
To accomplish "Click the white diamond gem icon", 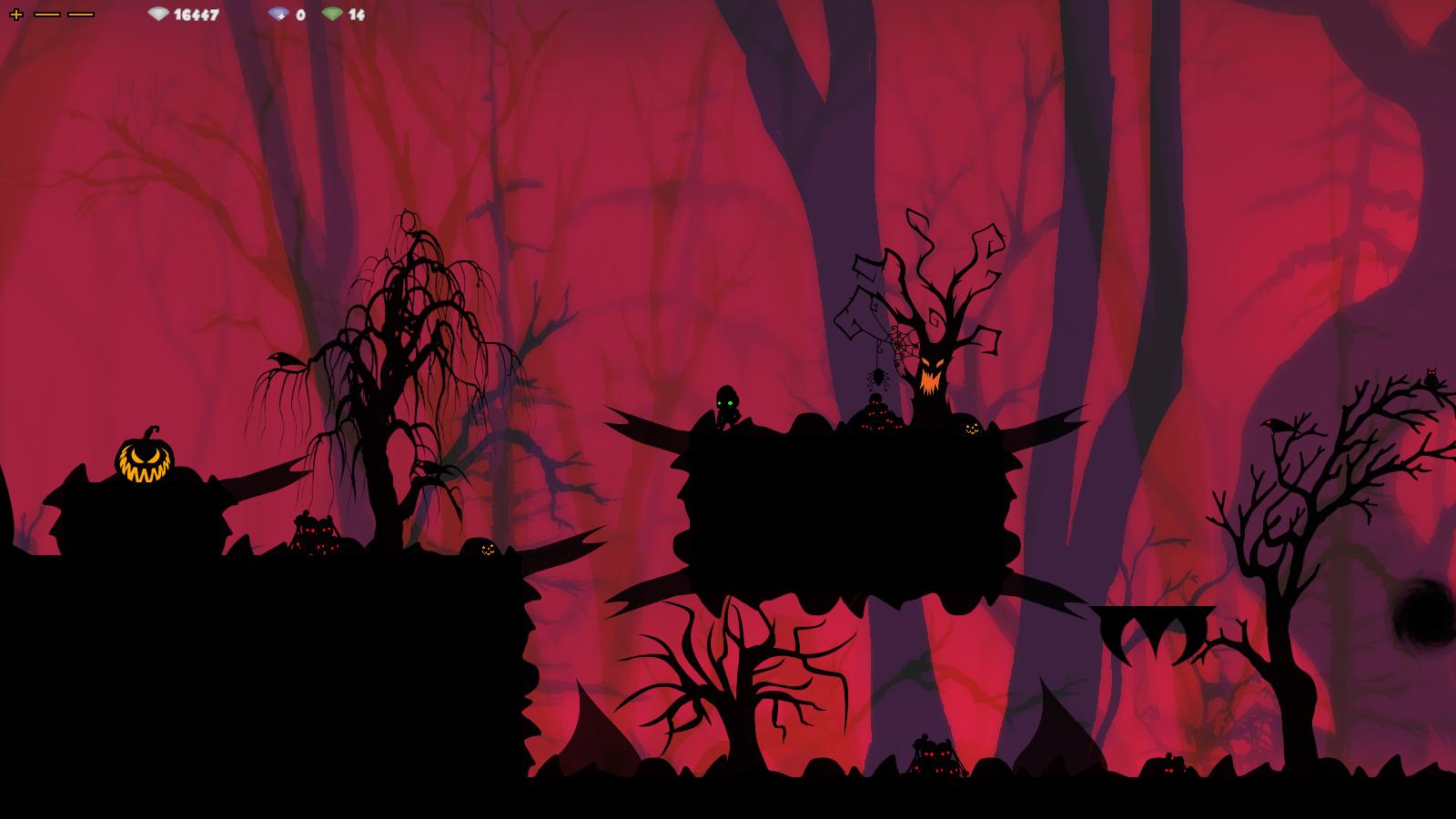I will point(159,14).
